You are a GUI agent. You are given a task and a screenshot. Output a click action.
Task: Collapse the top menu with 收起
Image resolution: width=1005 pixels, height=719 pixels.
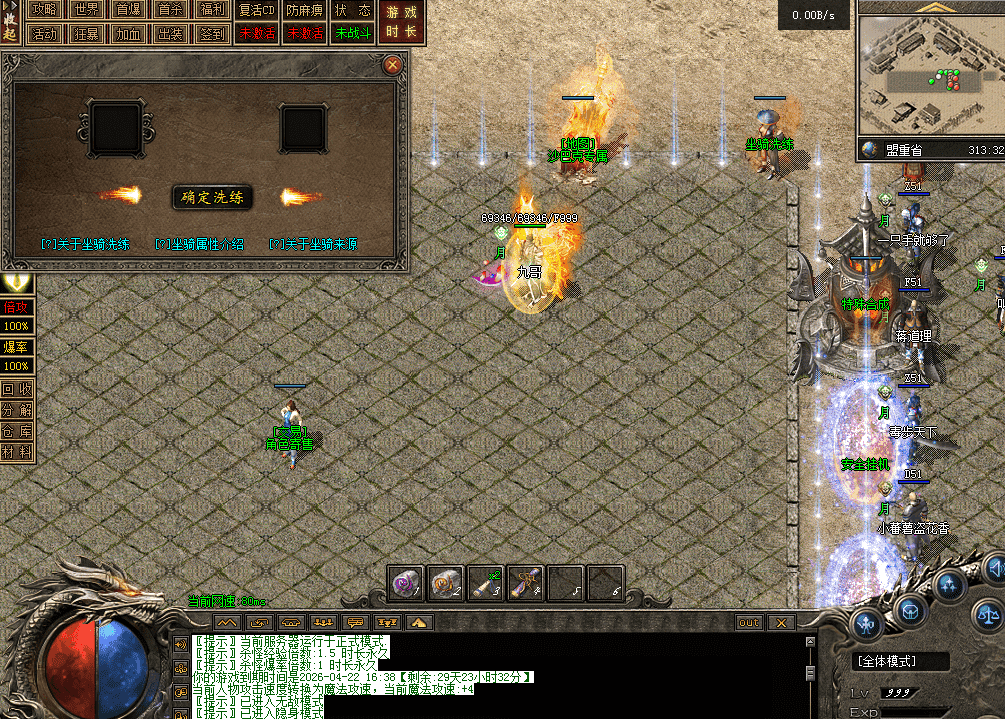click(11, 22)
